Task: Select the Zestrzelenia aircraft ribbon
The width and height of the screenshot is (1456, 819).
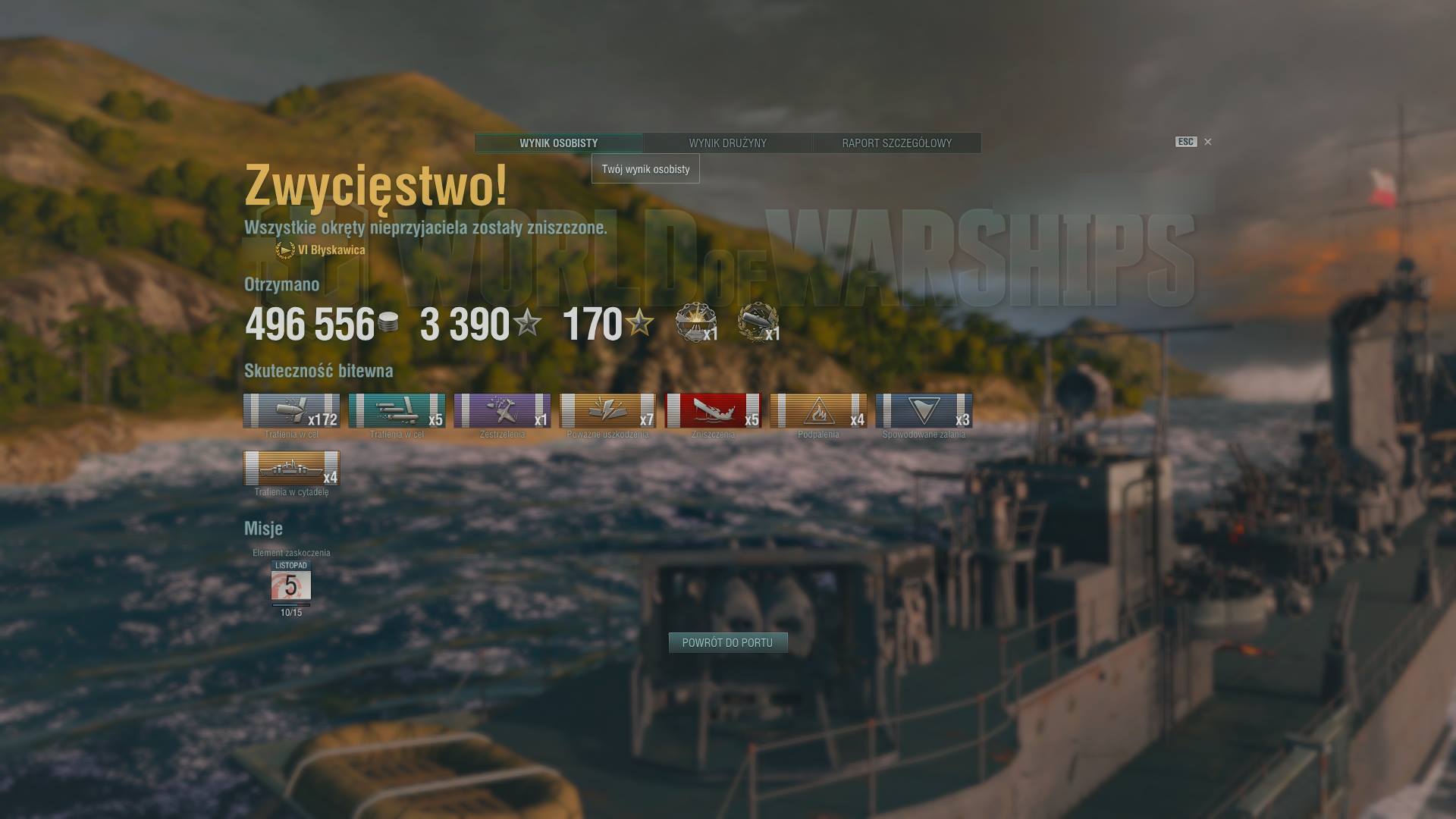Action: [502, 411]
